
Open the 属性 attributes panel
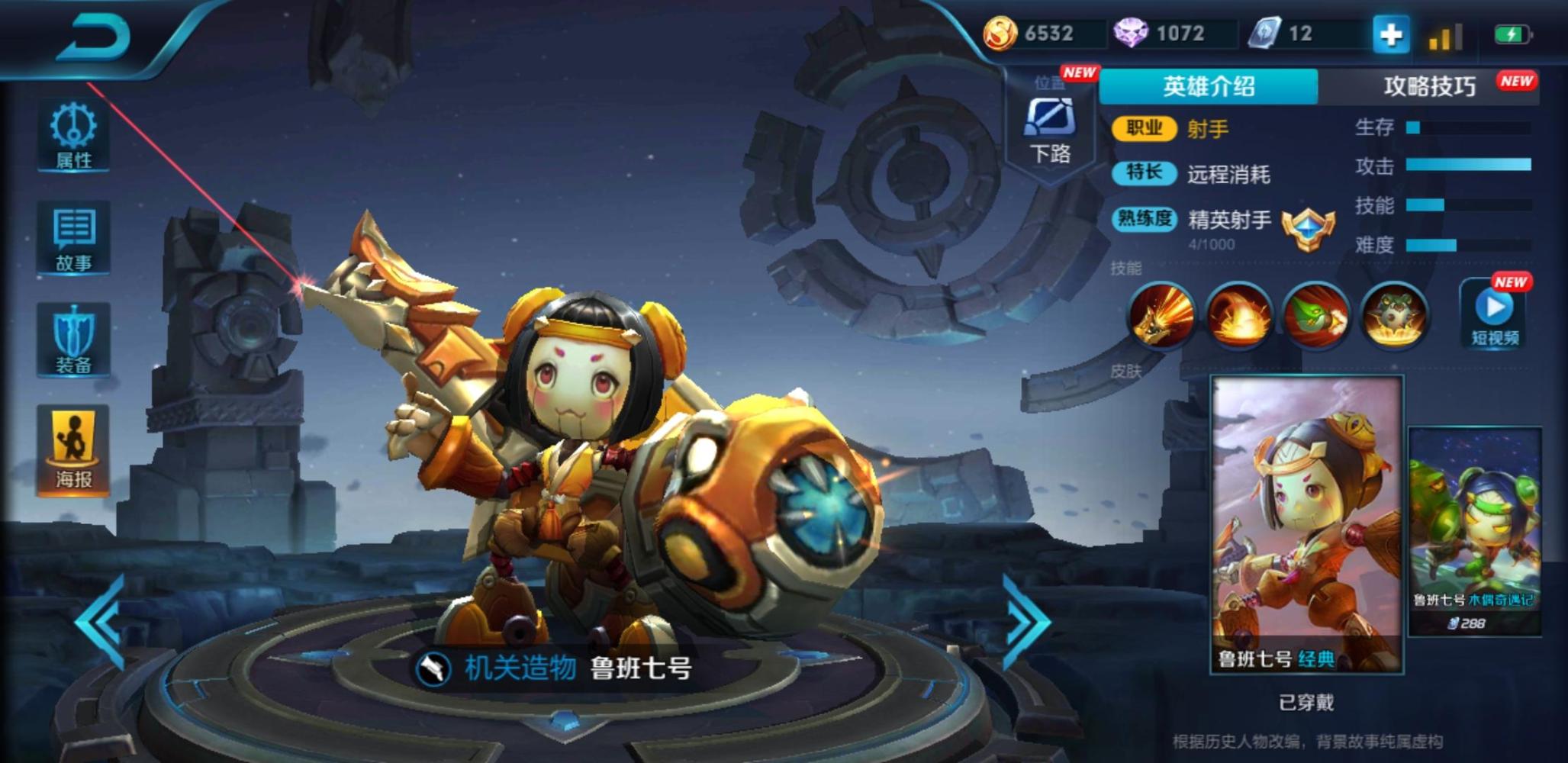point(73,135)
